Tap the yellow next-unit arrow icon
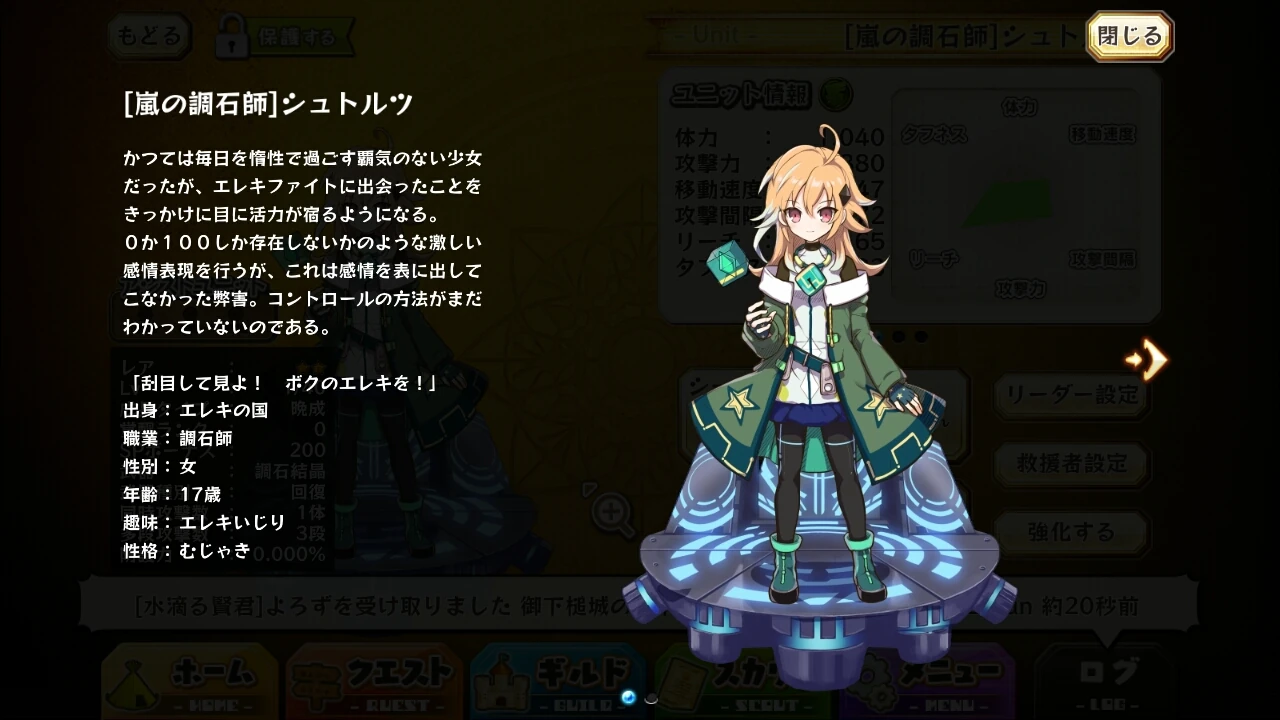 pyautogui.click(x=1147, y=360)
